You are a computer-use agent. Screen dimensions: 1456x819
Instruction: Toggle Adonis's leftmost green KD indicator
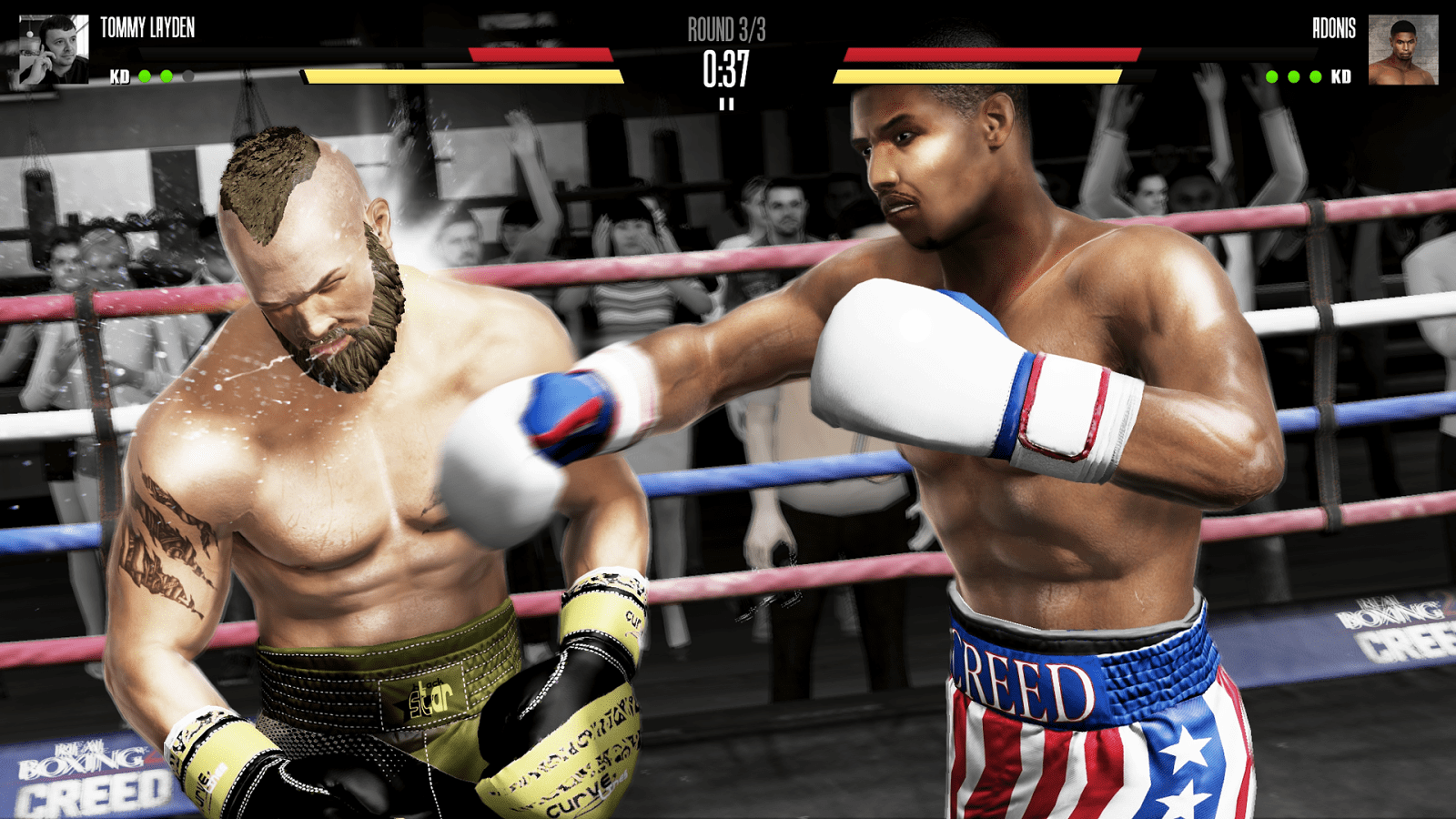click(x=1271, y=76)
